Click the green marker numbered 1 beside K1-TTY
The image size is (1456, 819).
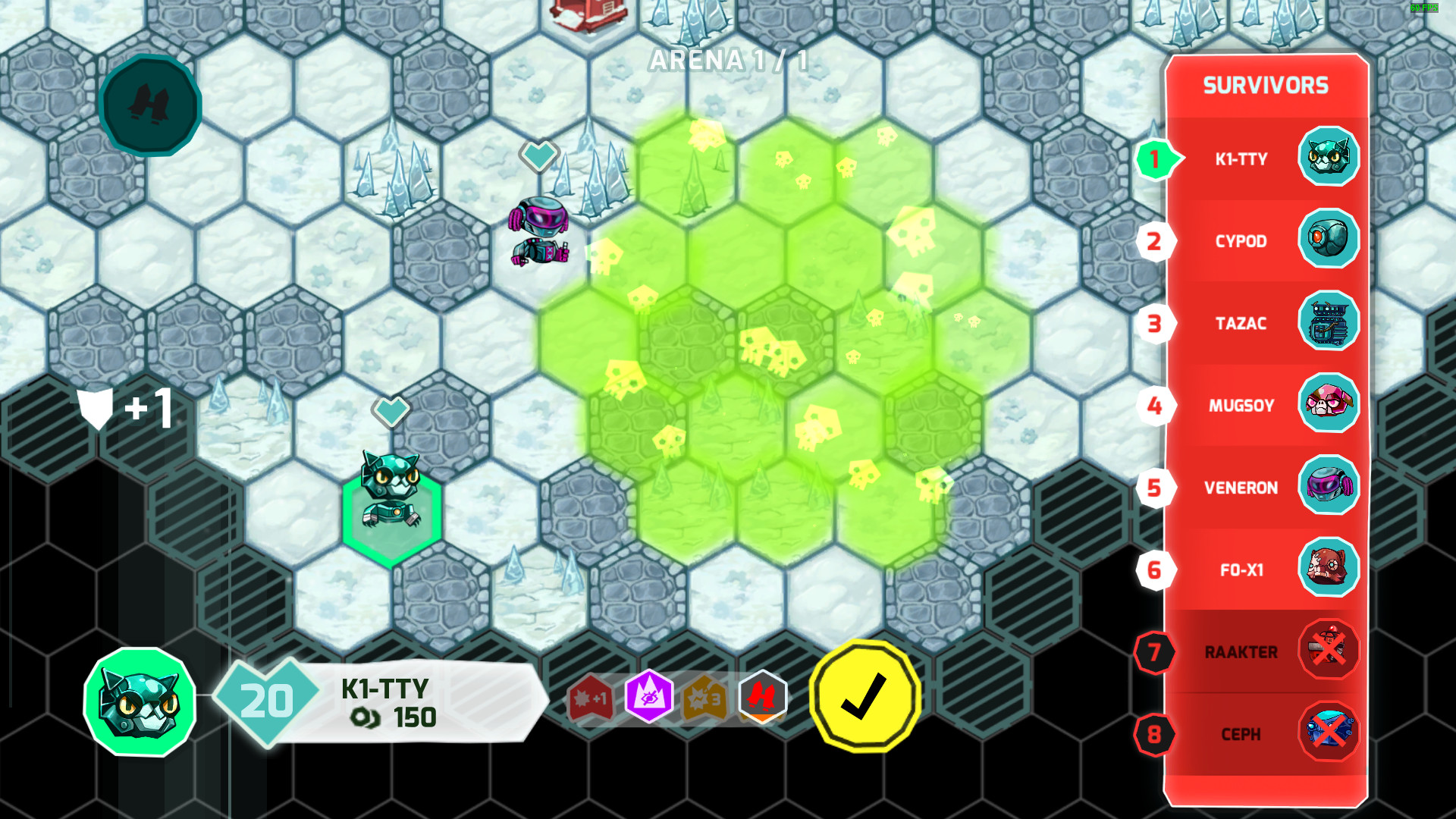pos(1155,158)
